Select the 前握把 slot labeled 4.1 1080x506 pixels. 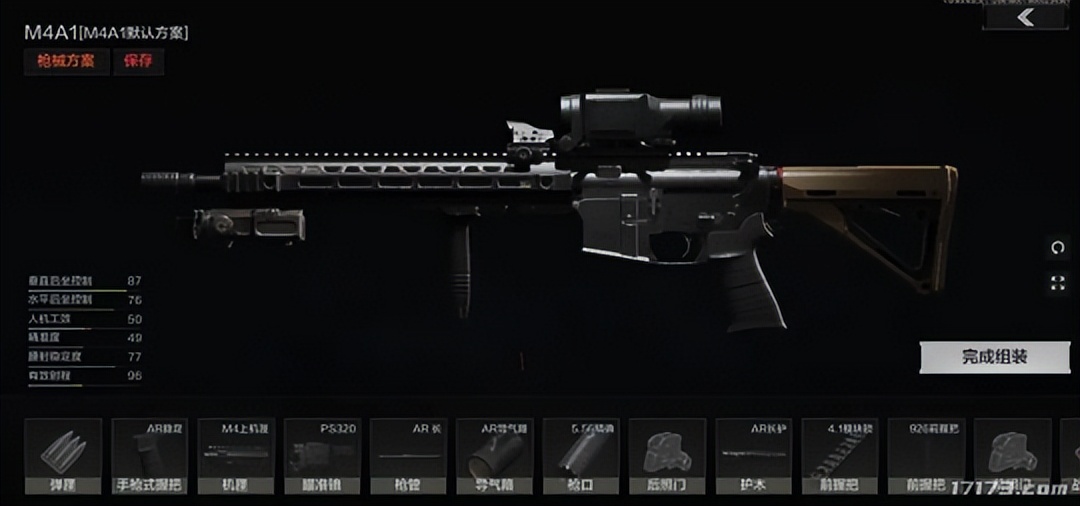pyautogui.click(x=839, y=457)
